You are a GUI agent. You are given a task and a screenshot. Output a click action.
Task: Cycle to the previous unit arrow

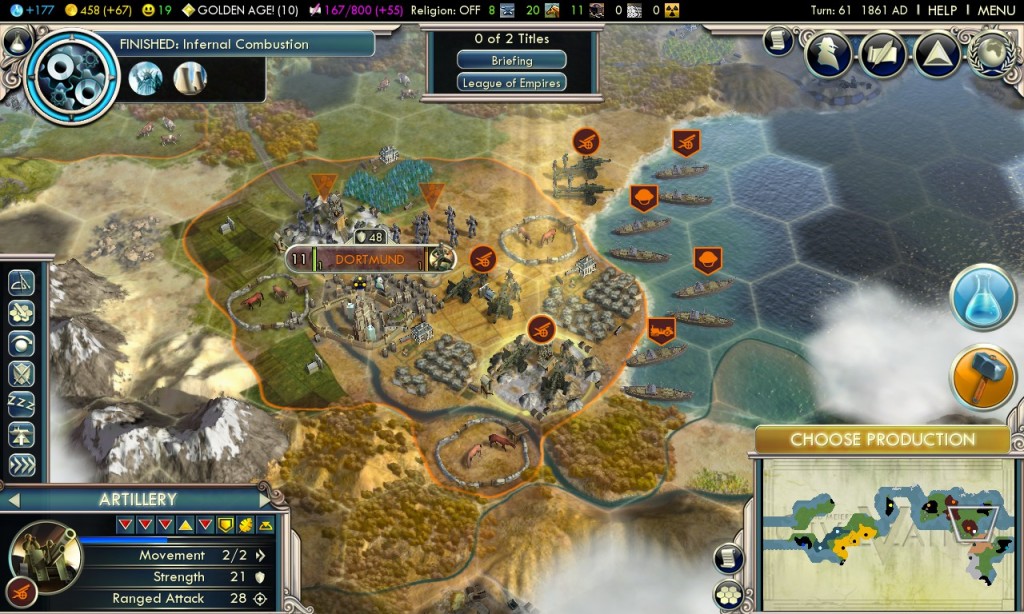coord(14,498)
